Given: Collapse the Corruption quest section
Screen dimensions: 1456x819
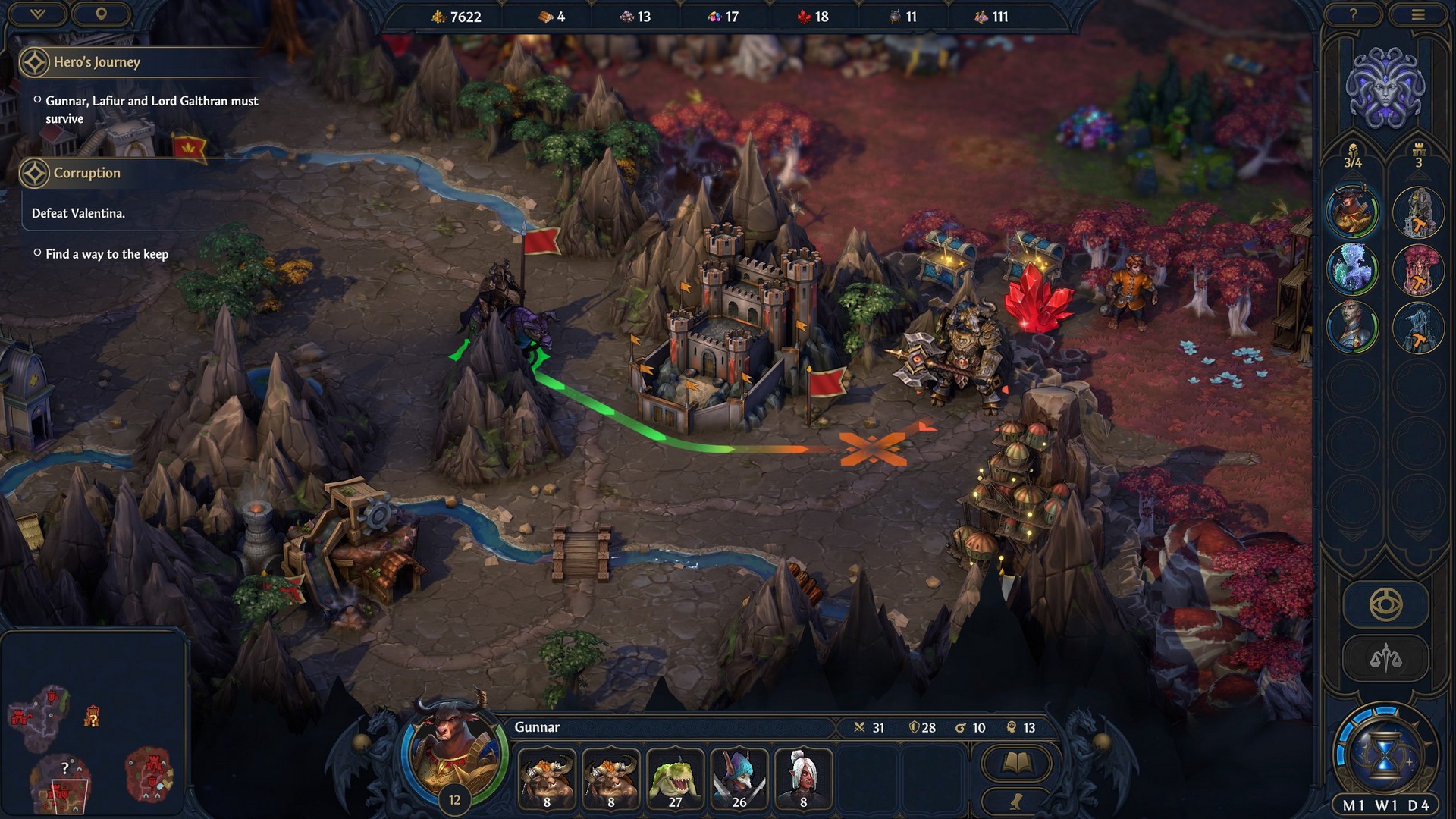Looking at the screenshot, I should point(33,173).
